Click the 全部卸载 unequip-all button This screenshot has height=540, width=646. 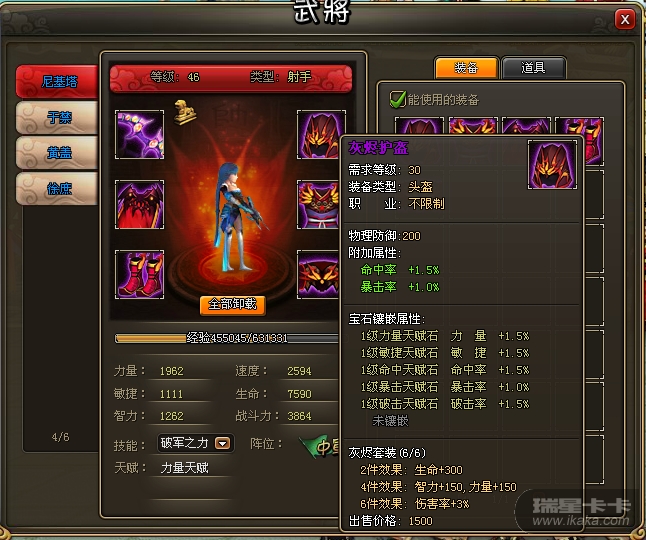tap(232, 304)
